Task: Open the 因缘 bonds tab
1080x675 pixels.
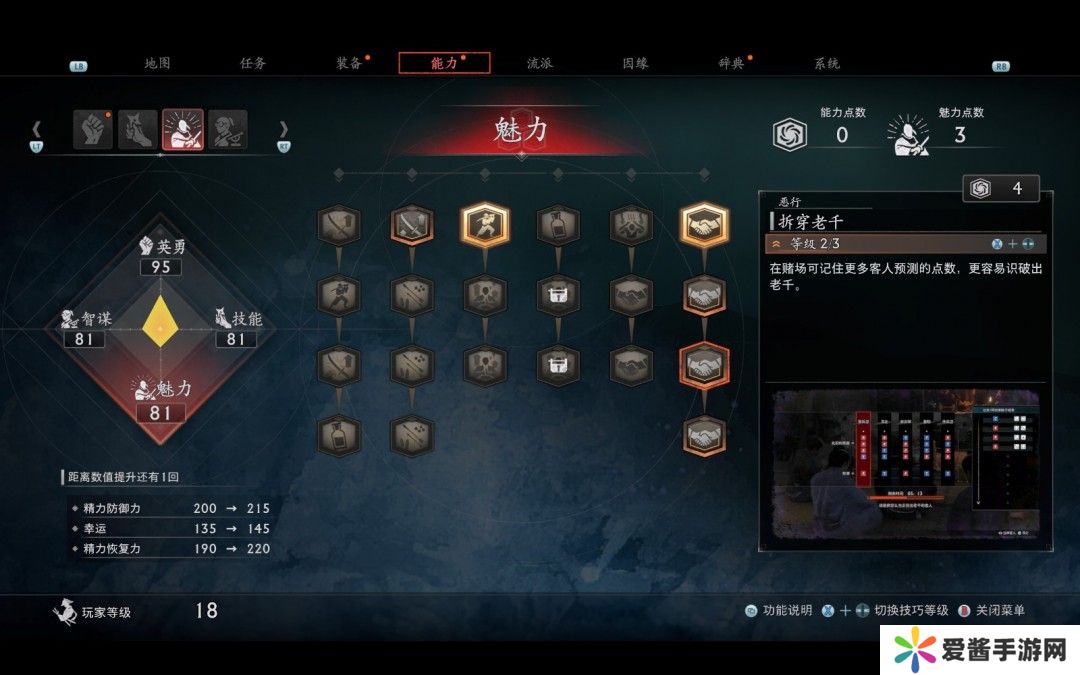Action: [x=635, y=63]
